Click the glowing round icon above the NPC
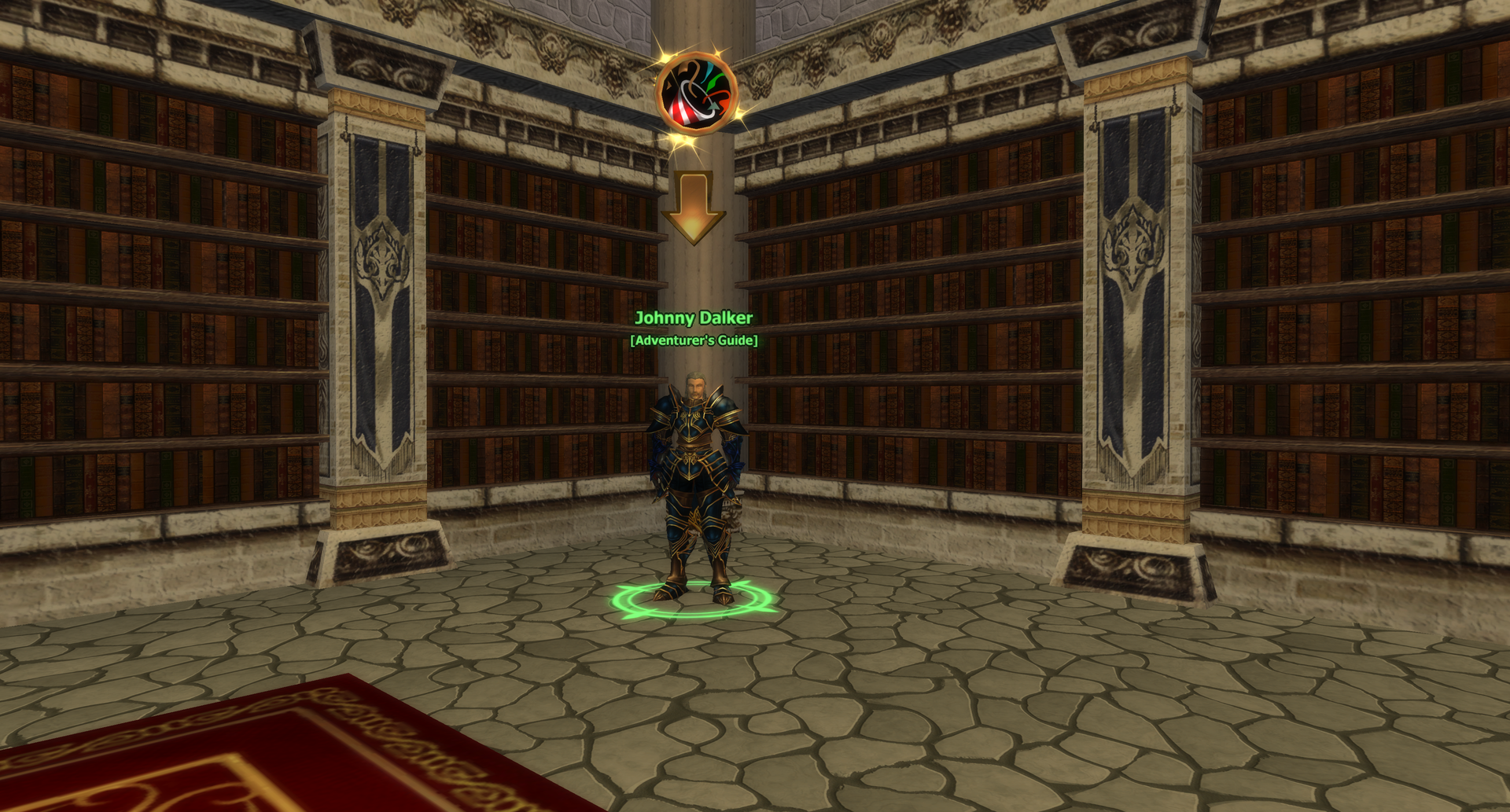Screen dimensions: 1510x812 (697, 93)
